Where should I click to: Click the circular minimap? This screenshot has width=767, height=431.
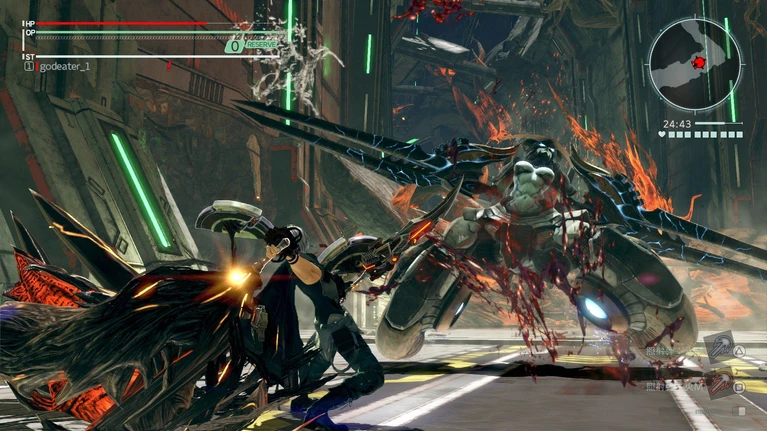[694, 64]
